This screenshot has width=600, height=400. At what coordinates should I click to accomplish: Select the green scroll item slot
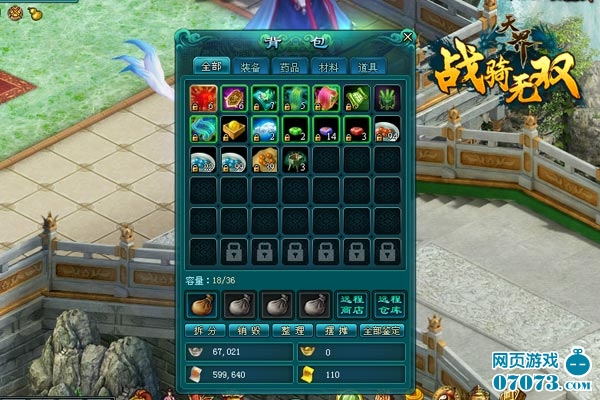pos(357,98)
